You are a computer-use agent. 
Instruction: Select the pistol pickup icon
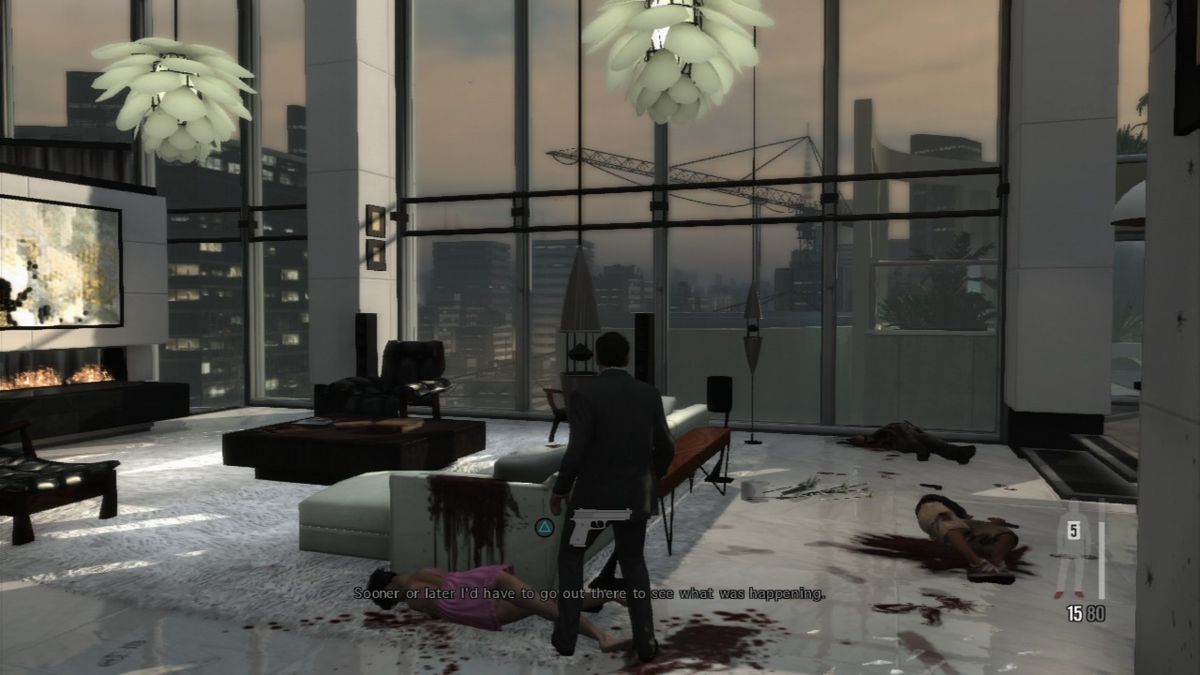click(x=598, y=525)
